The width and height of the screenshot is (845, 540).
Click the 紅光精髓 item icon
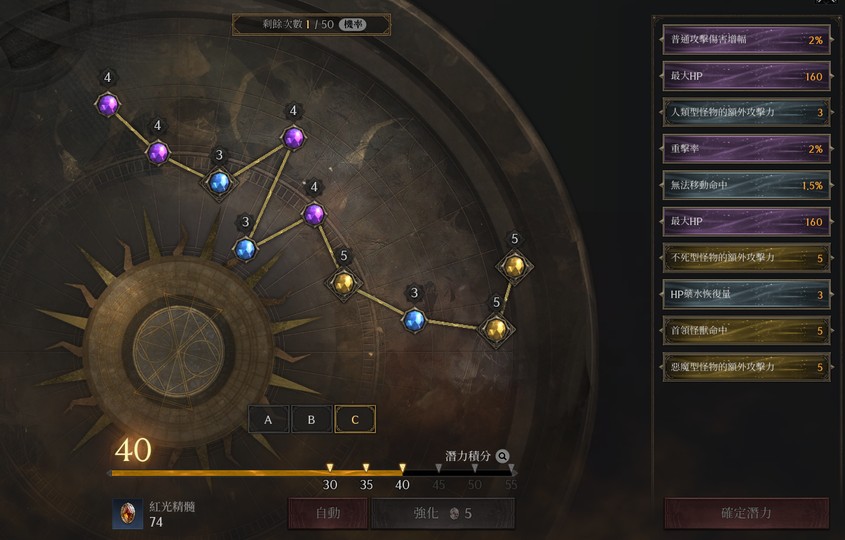127,514
